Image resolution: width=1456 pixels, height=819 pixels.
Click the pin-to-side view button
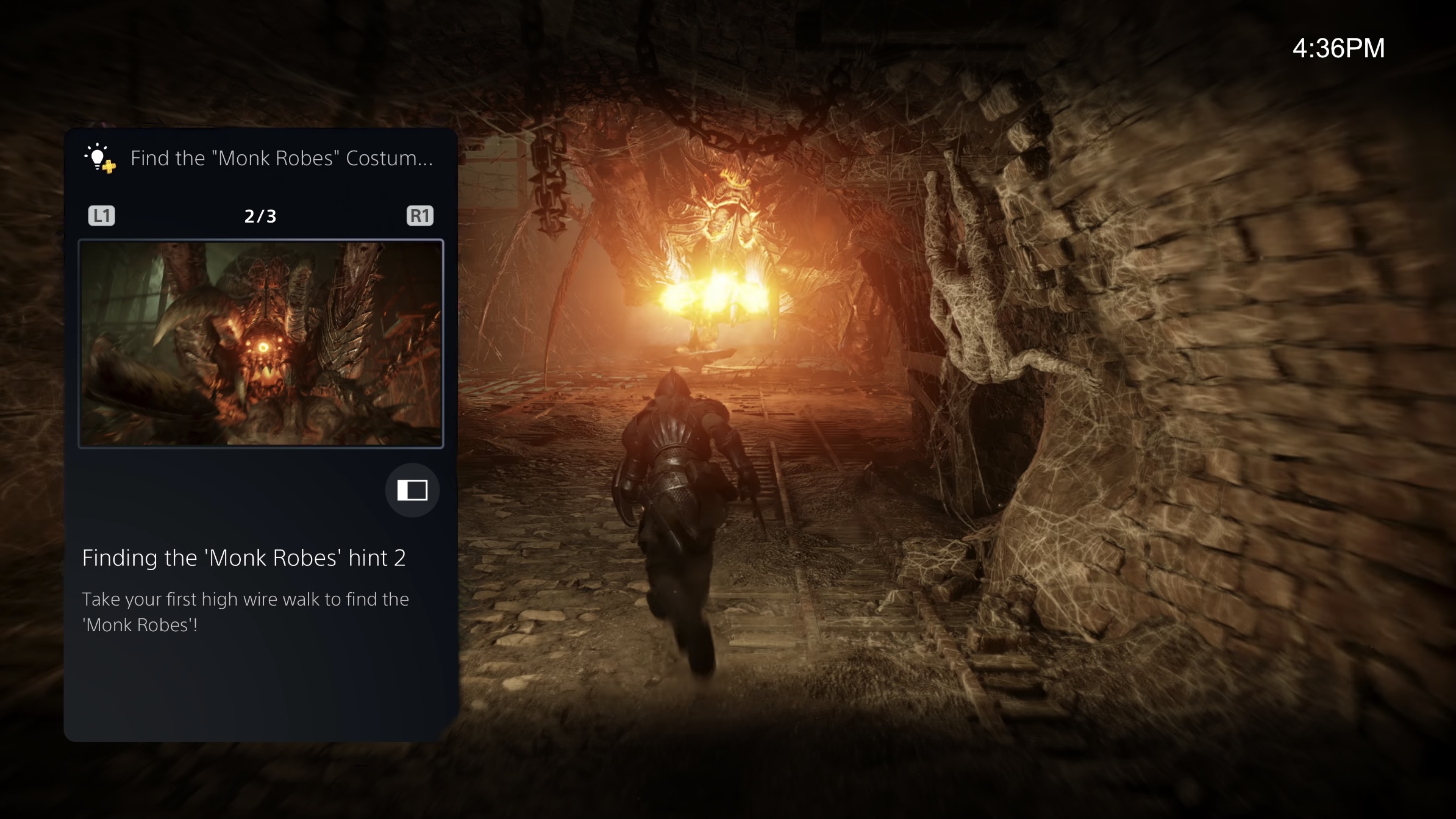[x=412, y=490]
